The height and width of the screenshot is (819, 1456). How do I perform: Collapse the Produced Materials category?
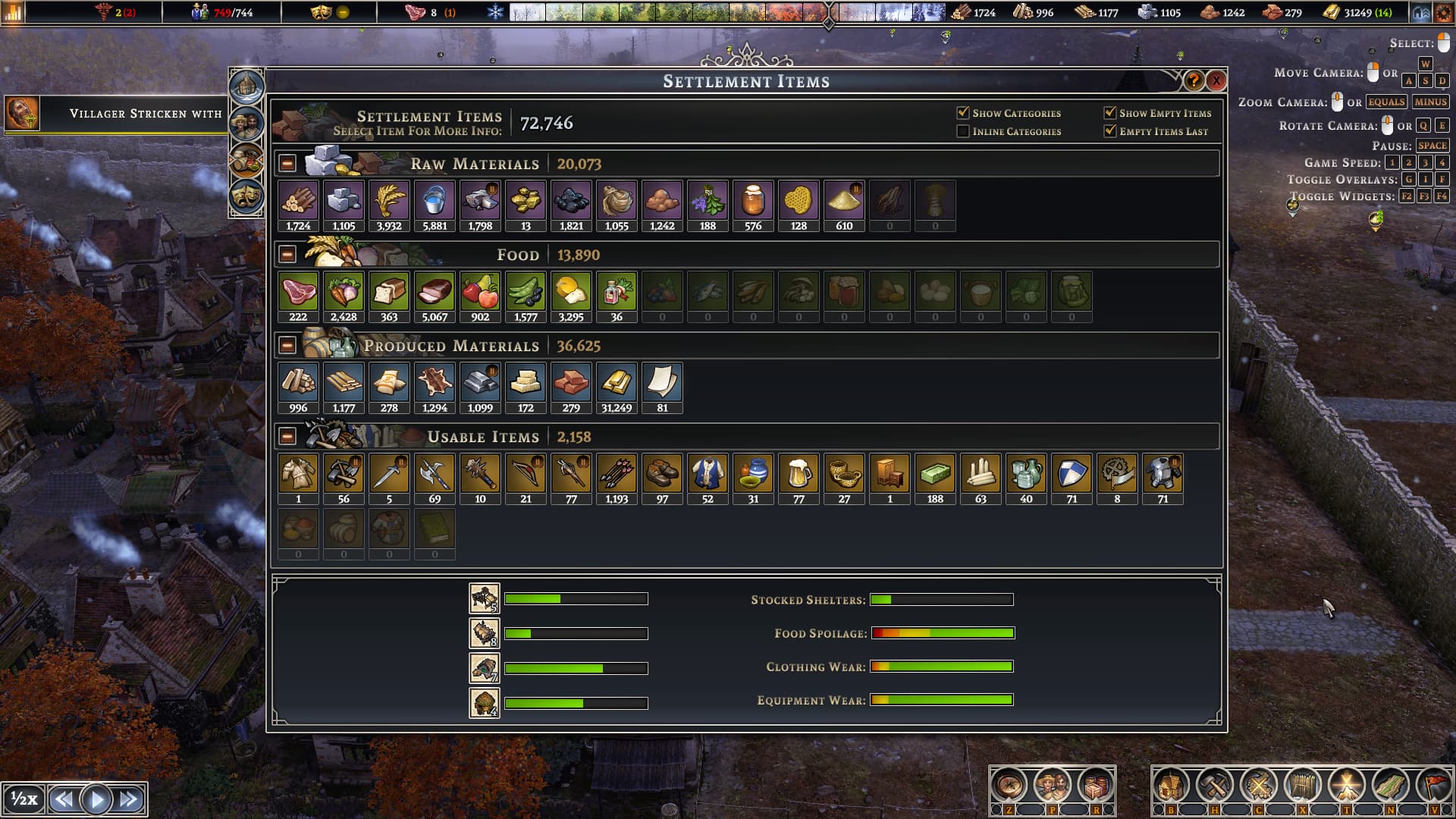[x=287, y=346]
